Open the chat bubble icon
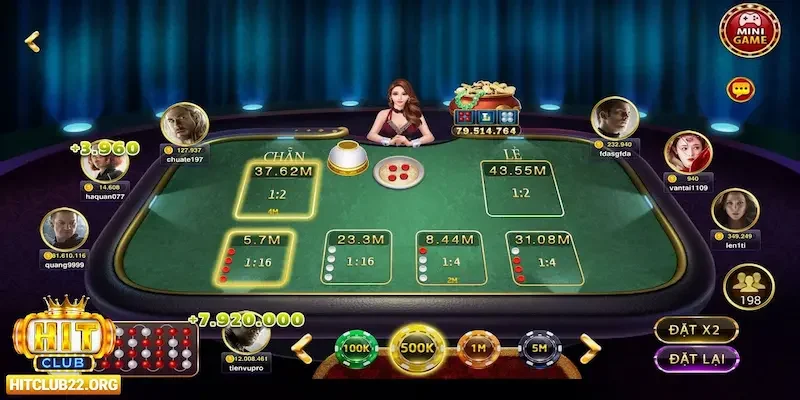The image size is (800, 400). pyautogui.click(x=741, y=89)
